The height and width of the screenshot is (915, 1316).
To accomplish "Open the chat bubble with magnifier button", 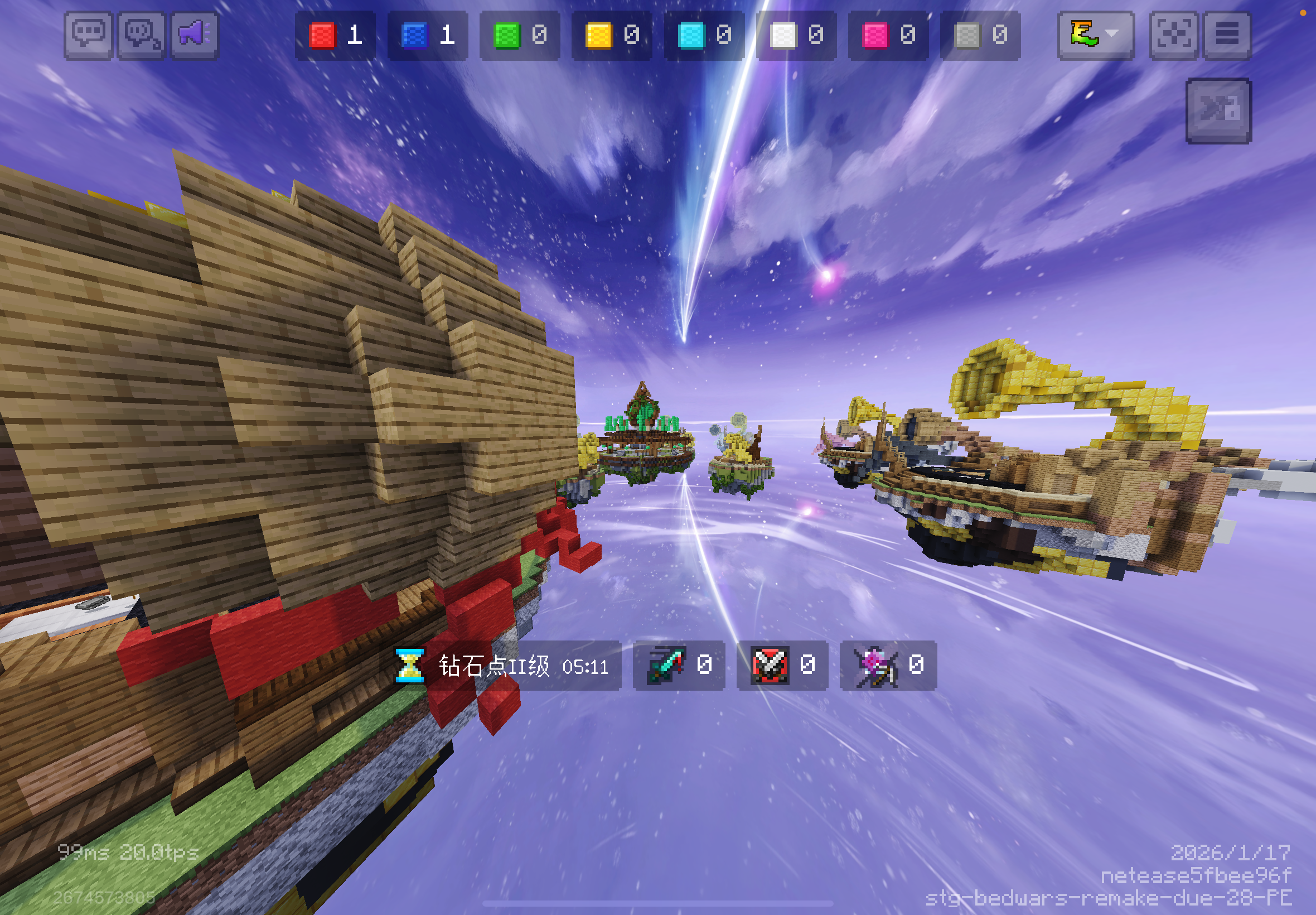I will [142, 35].
